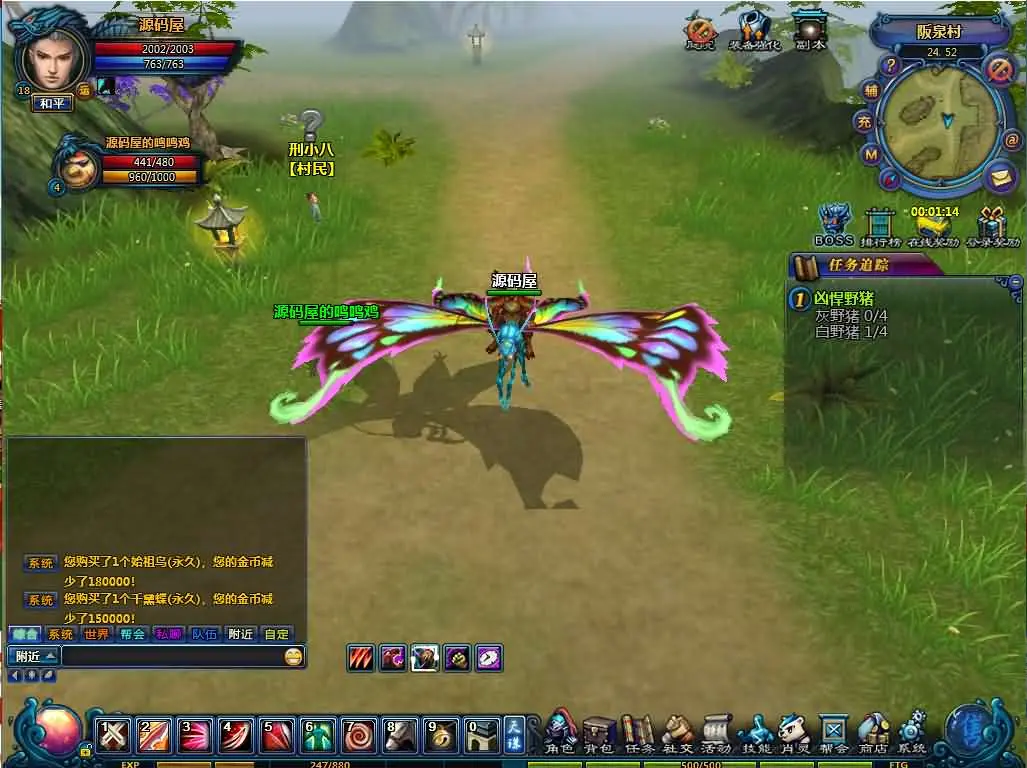
Task: Click the chat text input field
Action: coord(170,657)
